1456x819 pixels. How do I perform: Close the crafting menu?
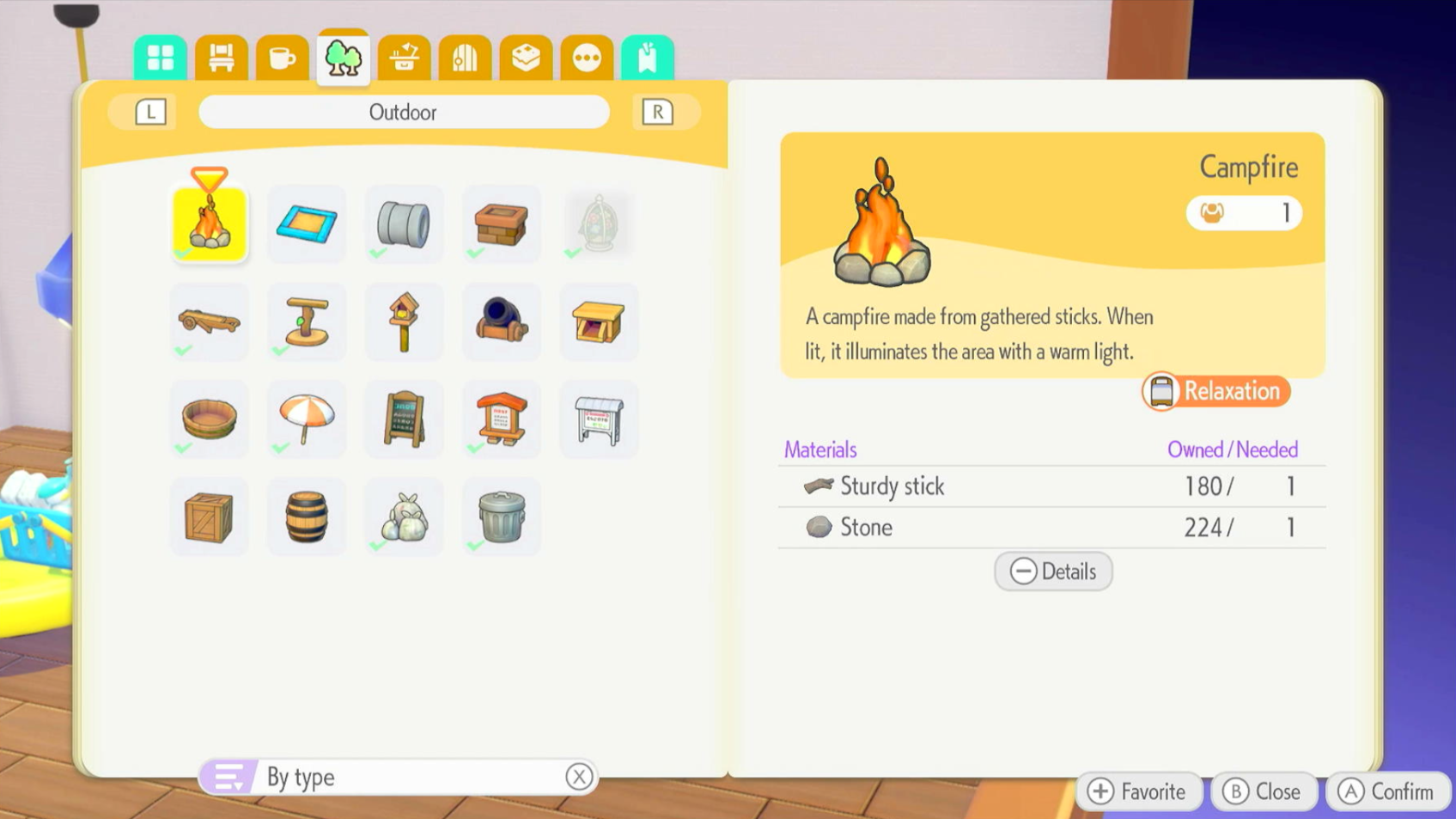click(1263, 791)
